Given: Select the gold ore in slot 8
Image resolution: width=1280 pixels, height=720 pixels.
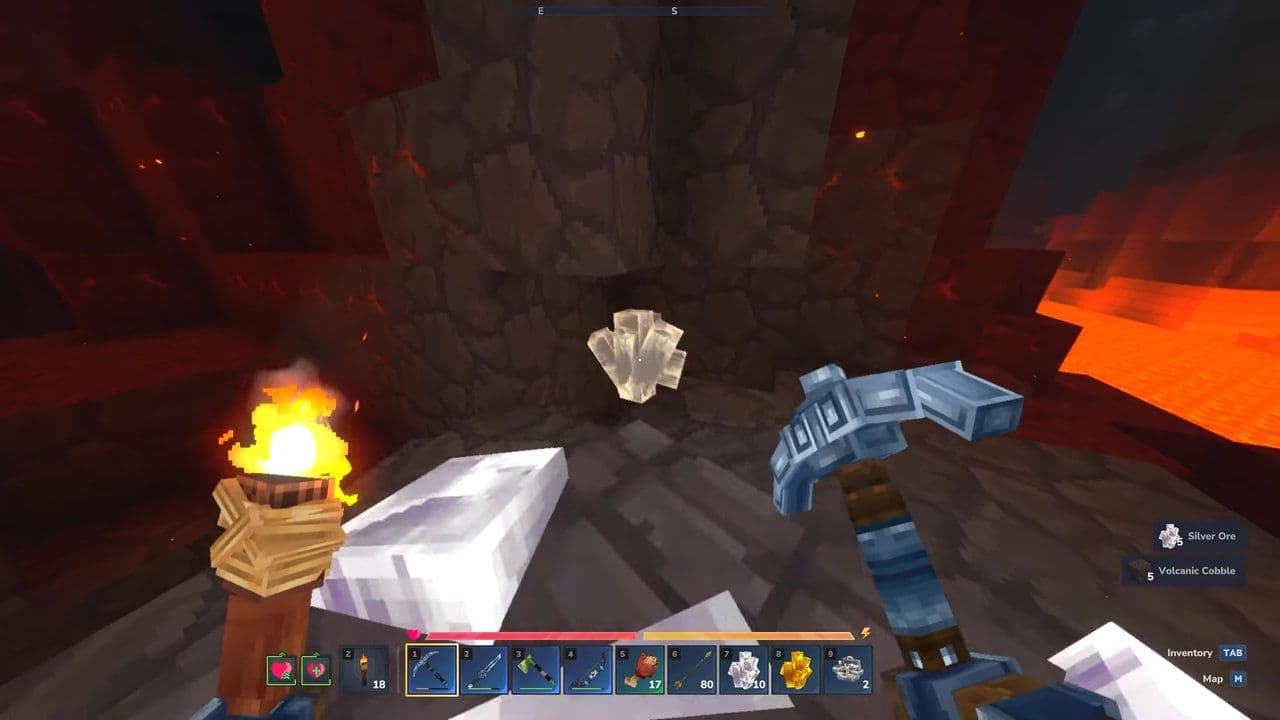Looking at the screenshot, I should click(x=795, y=670).
